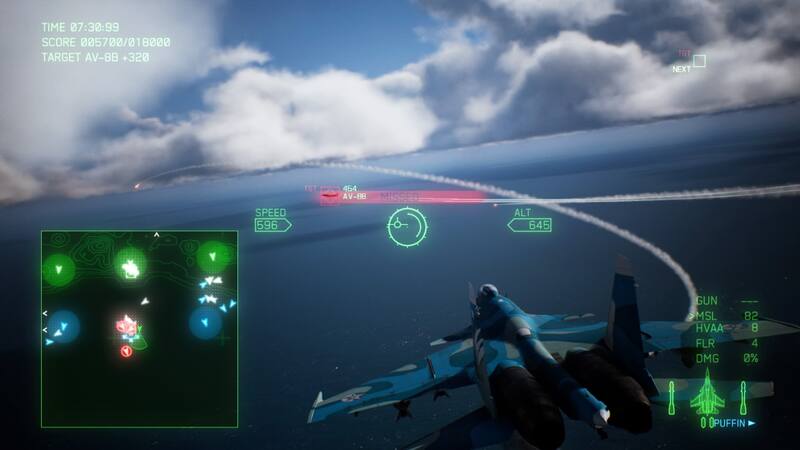Switch to the HVAA special weapon

(726, 328)
